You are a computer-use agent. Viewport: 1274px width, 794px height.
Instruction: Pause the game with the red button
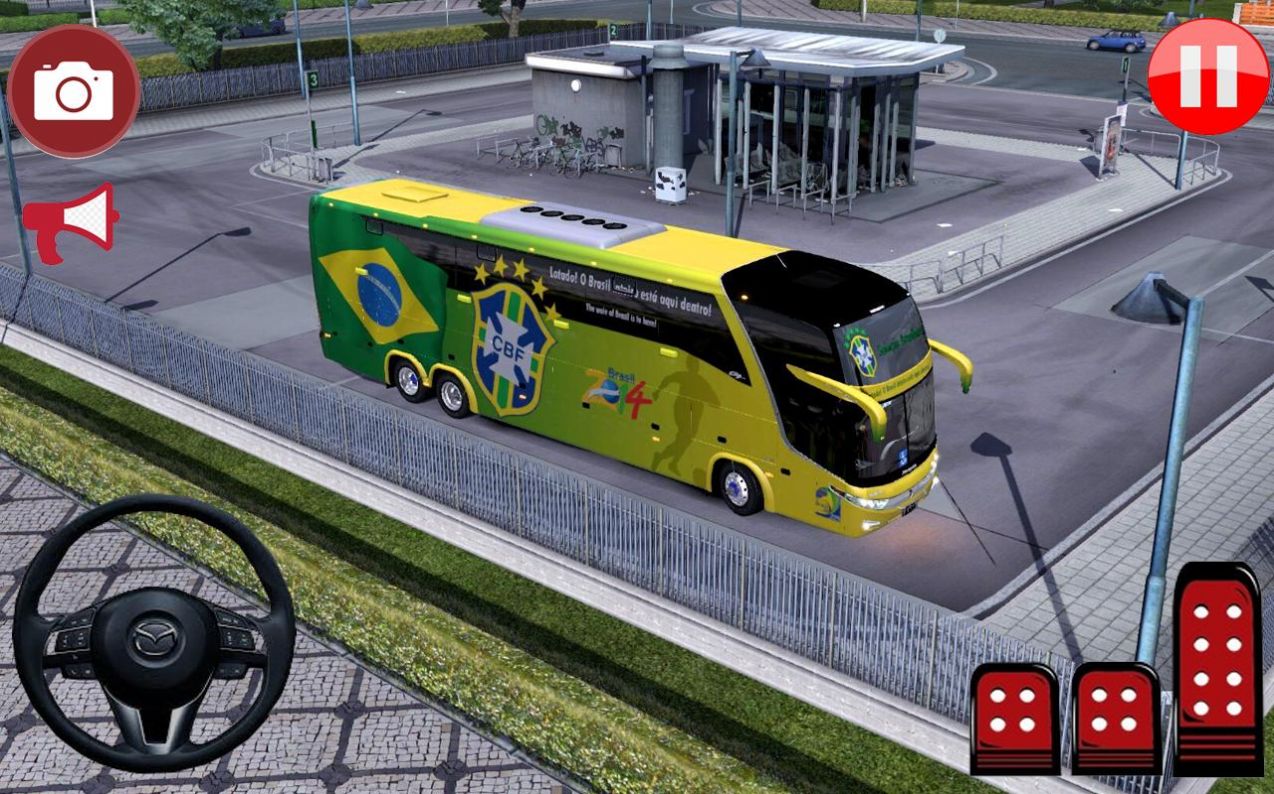(x=1207, y=76)
